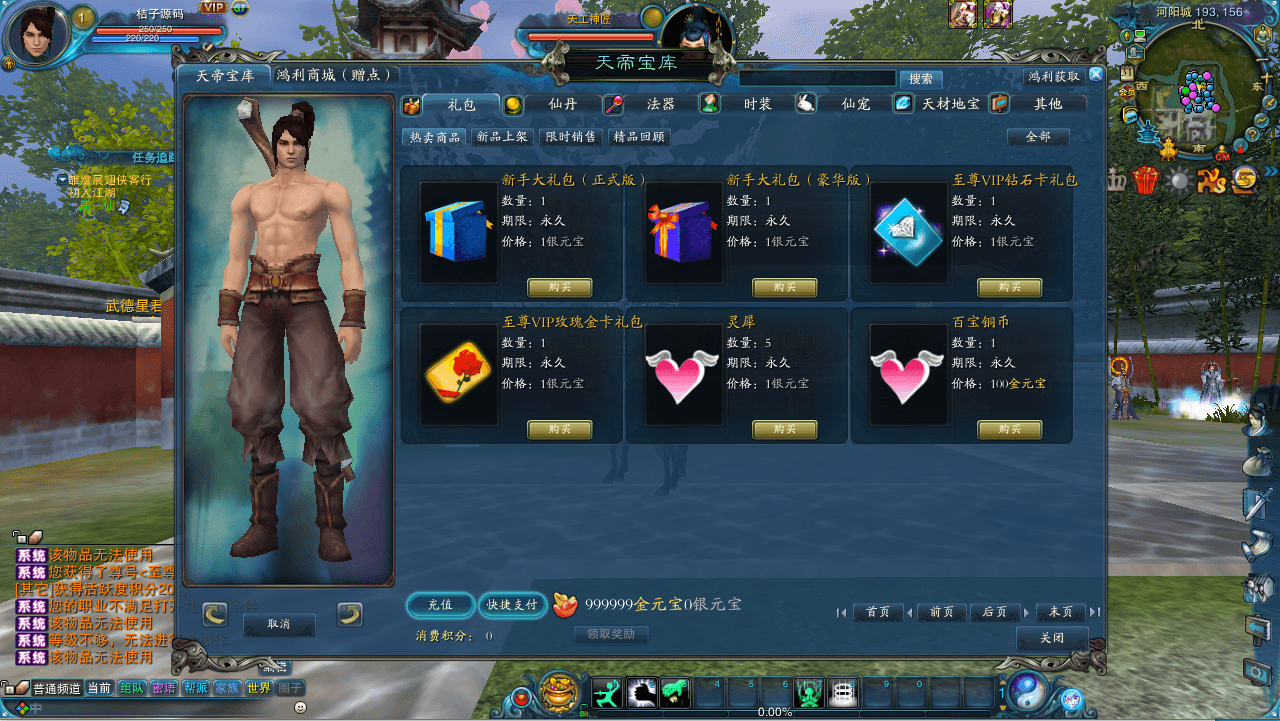
Task: Filter by 新品上架 items
Action: tap(503, 137)
